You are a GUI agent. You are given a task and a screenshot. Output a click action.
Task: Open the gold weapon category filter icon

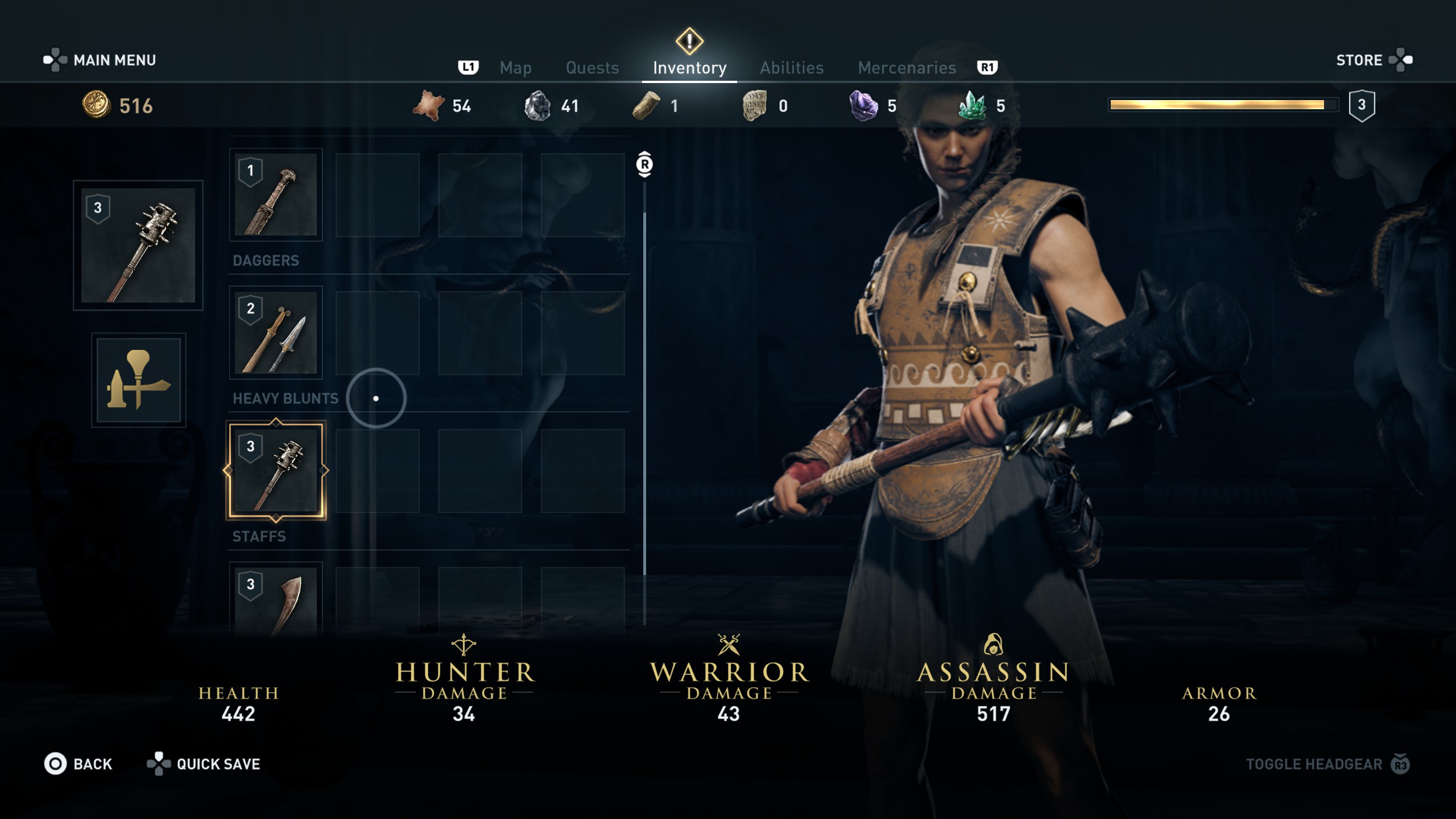(139, 380)
